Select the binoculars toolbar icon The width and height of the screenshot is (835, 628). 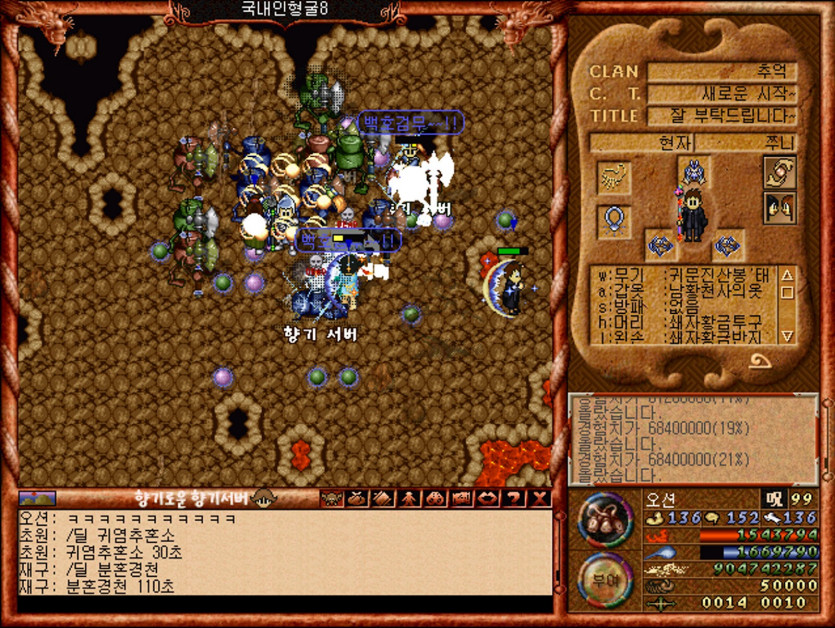[x=436, y=498]
